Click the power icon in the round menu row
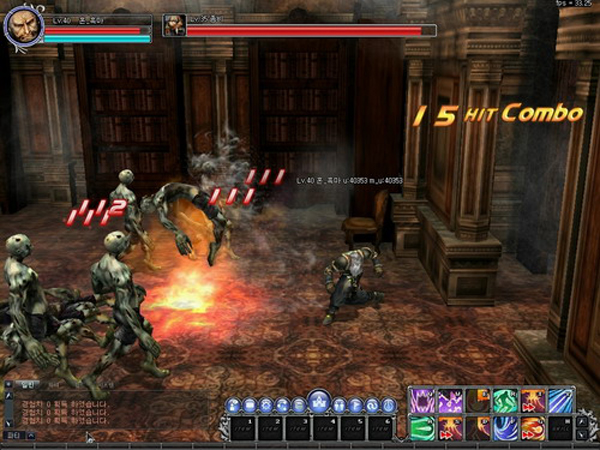 [388, 405]
